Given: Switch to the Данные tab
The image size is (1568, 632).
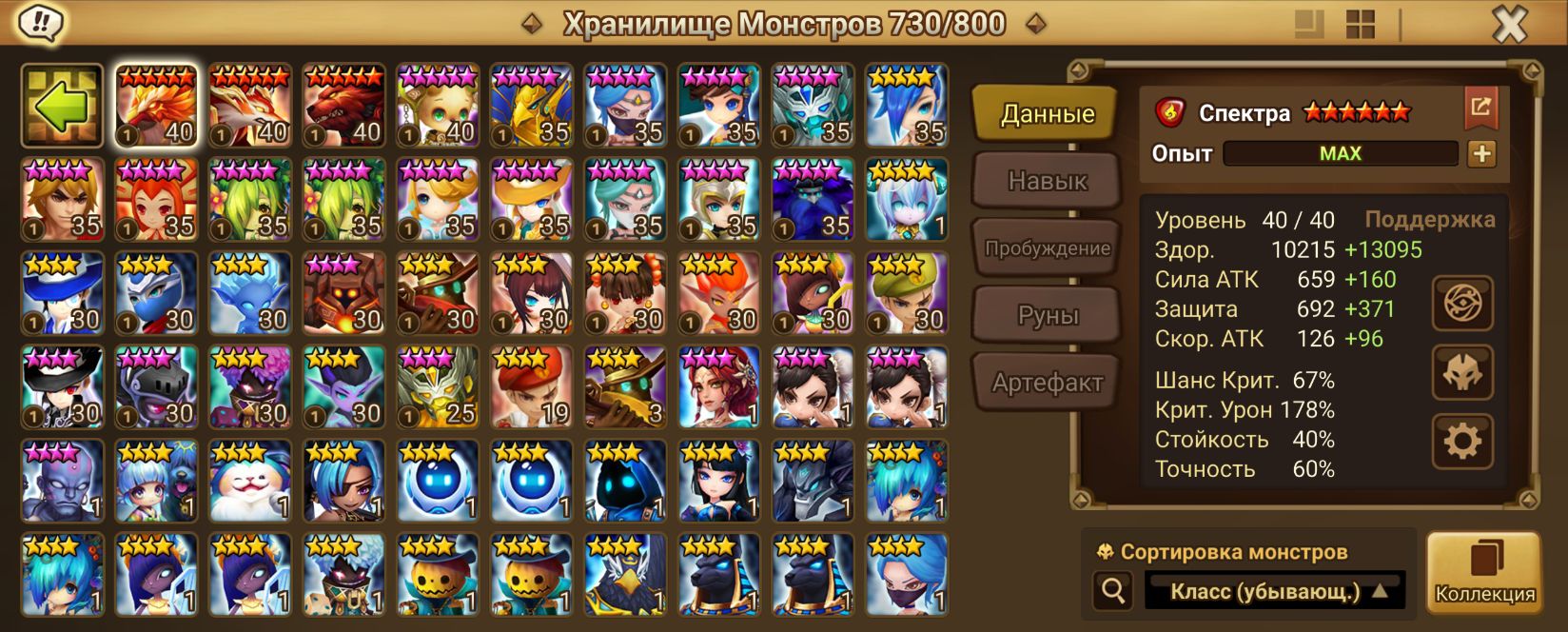Looking at the screenshot, I should coord(1047,114).
